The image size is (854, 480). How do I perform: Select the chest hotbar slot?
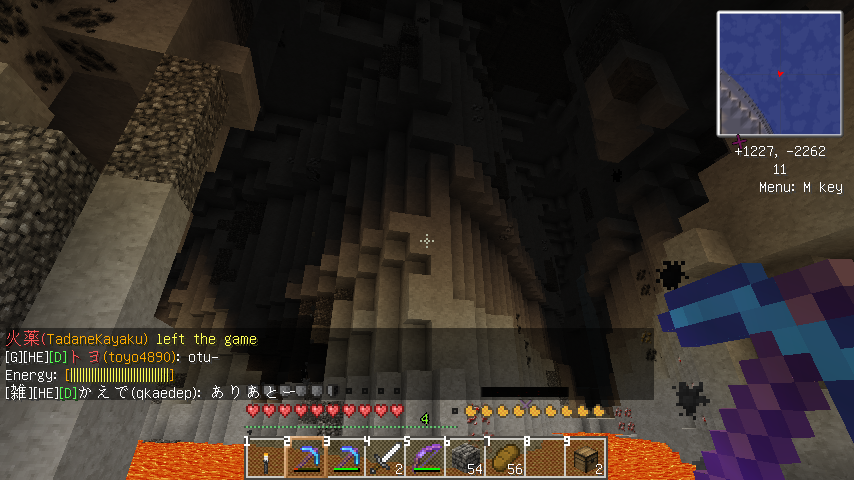pyautogui.click(x=586, y=459)
